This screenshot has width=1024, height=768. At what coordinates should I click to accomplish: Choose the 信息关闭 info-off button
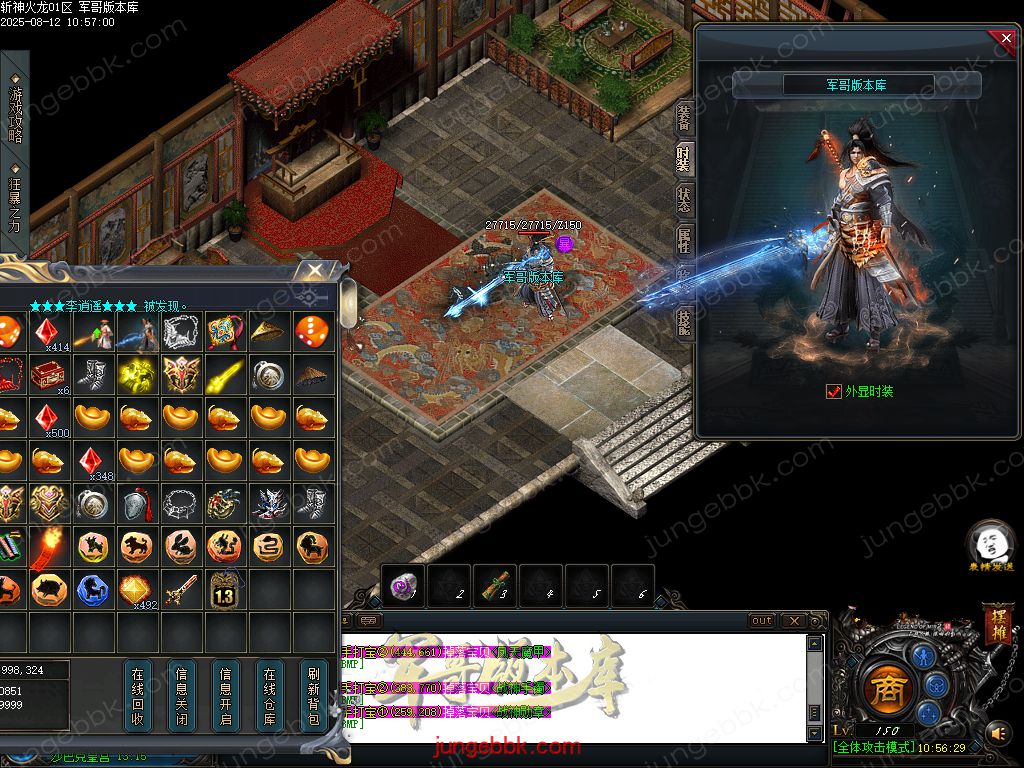182,695
